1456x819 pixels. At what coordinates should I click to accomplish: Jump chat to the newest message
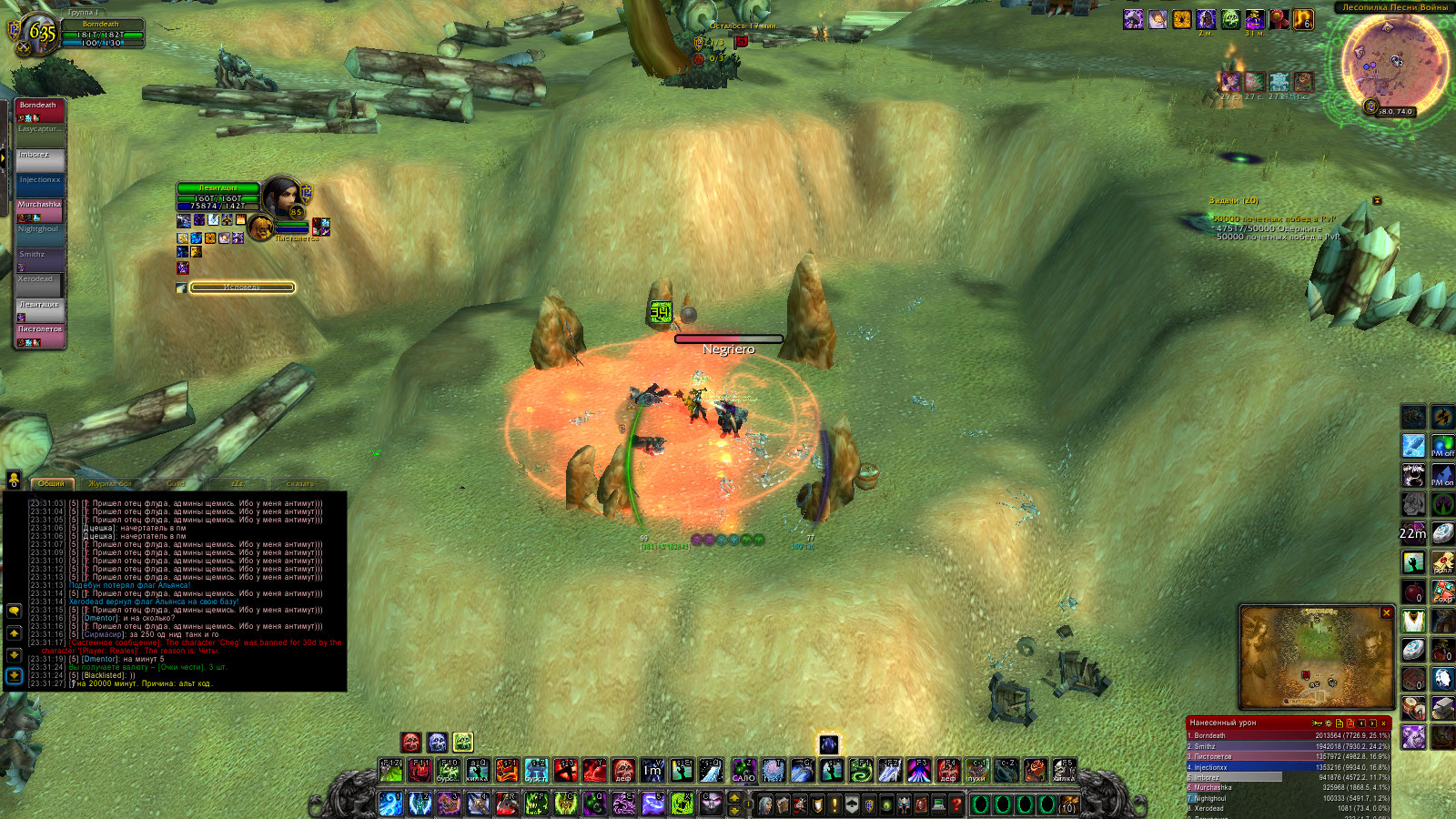coord(14,675)
